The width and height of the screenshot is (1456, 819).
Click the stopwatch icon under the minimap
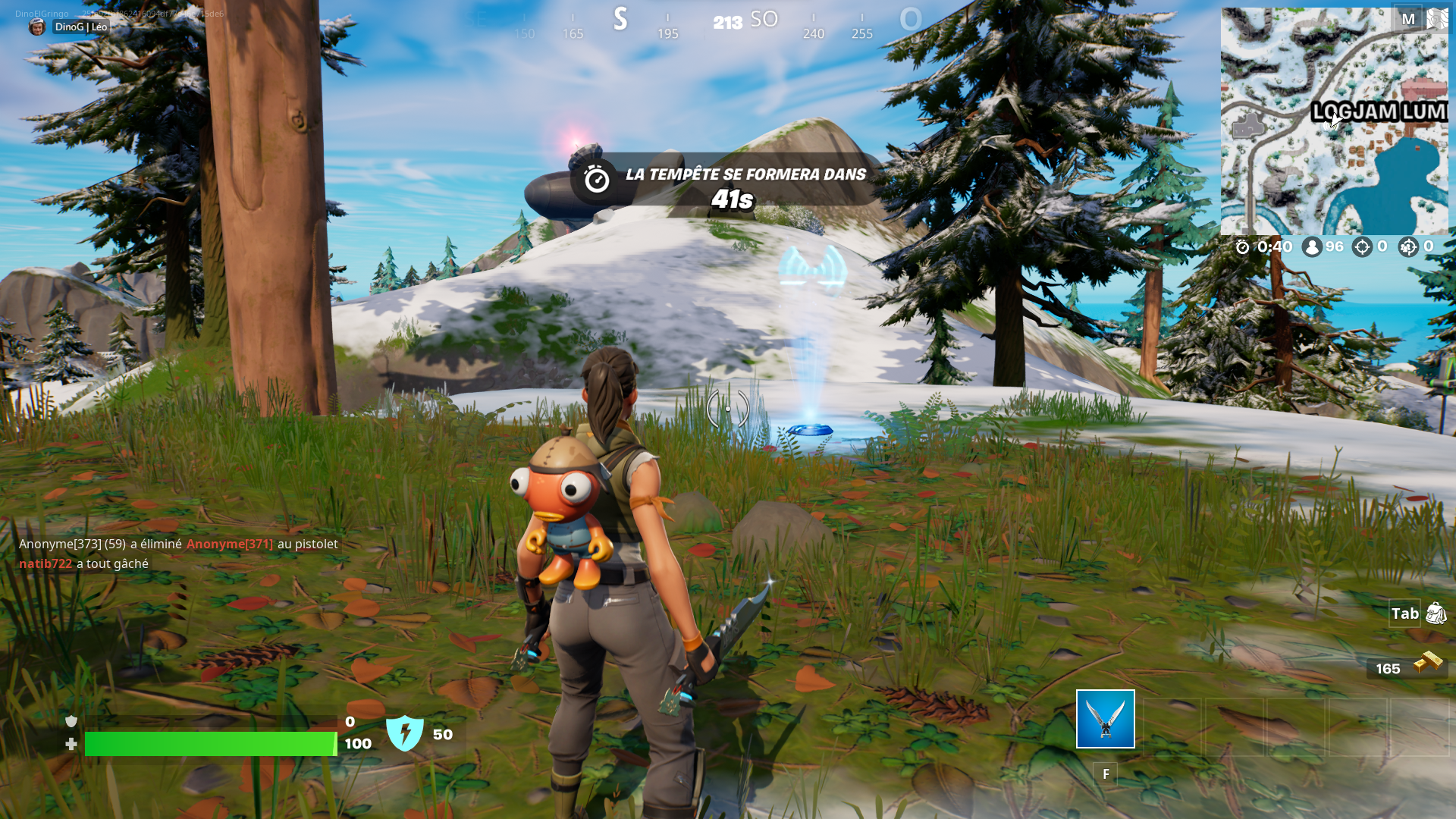(1242, 246)
